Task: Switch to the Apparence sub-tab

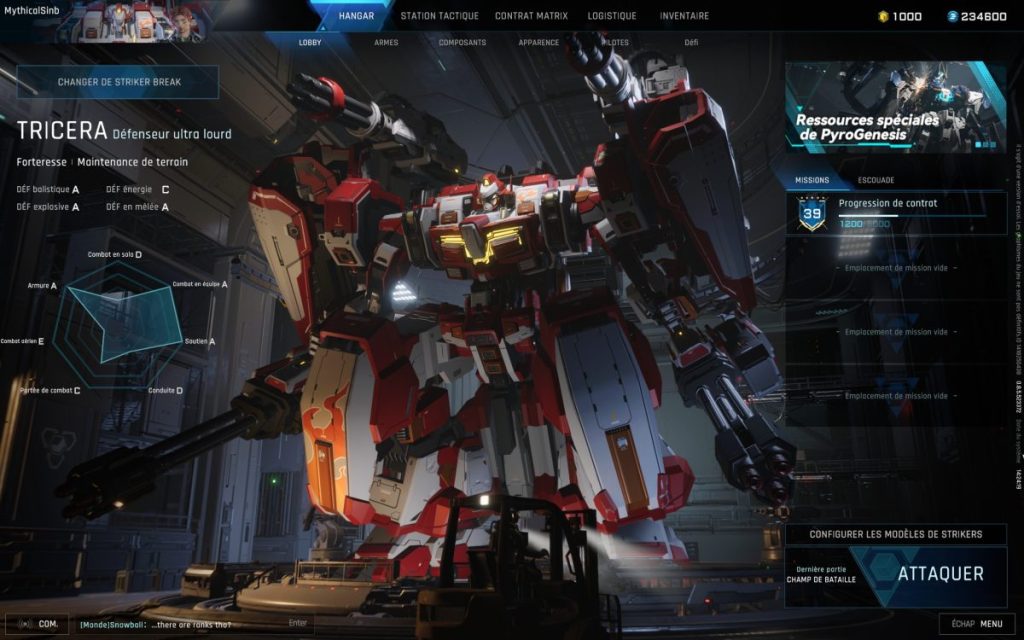Action: coord(539,43)
